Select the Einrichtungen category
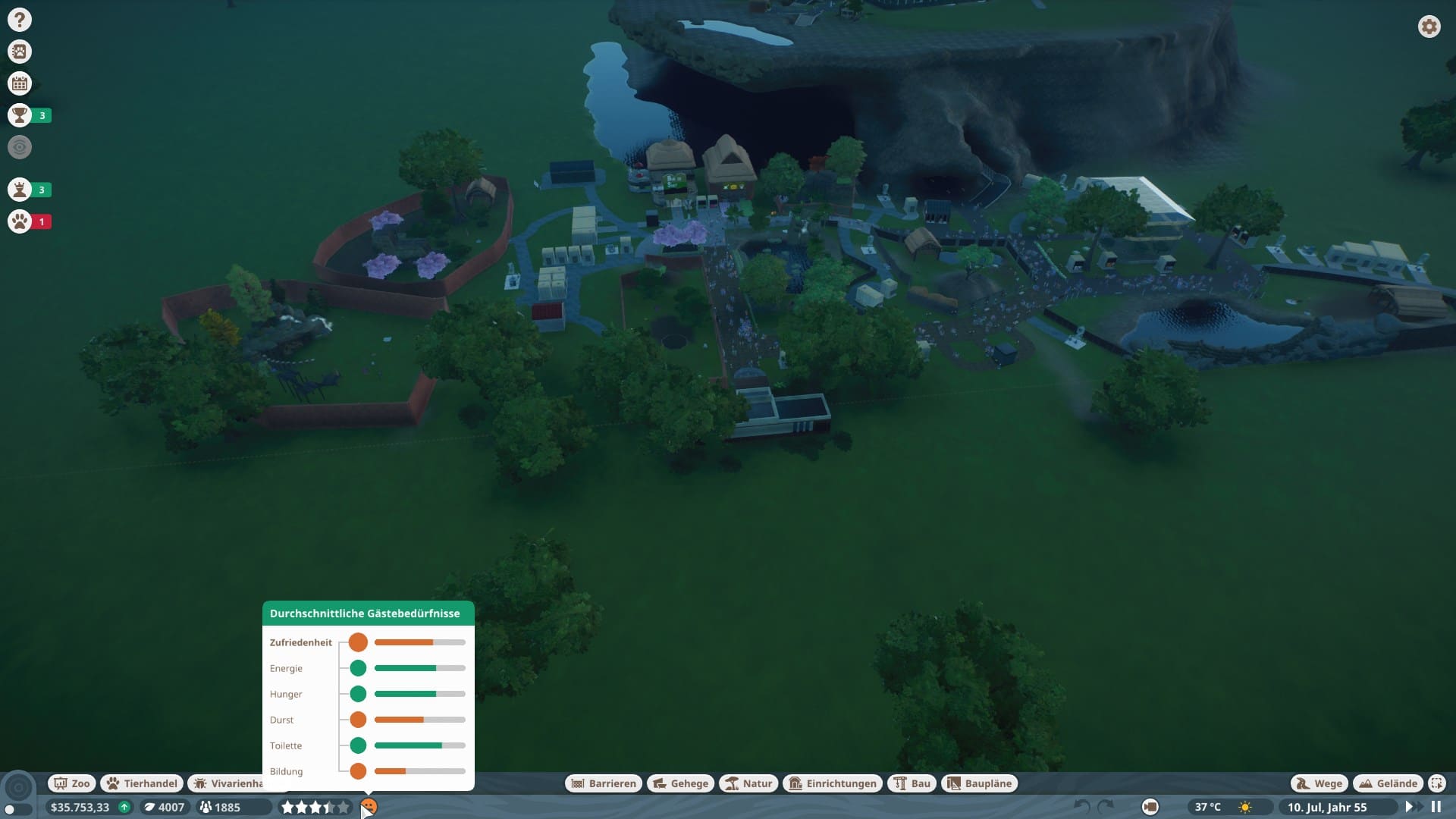1456x819 pixels. [833, 783]
